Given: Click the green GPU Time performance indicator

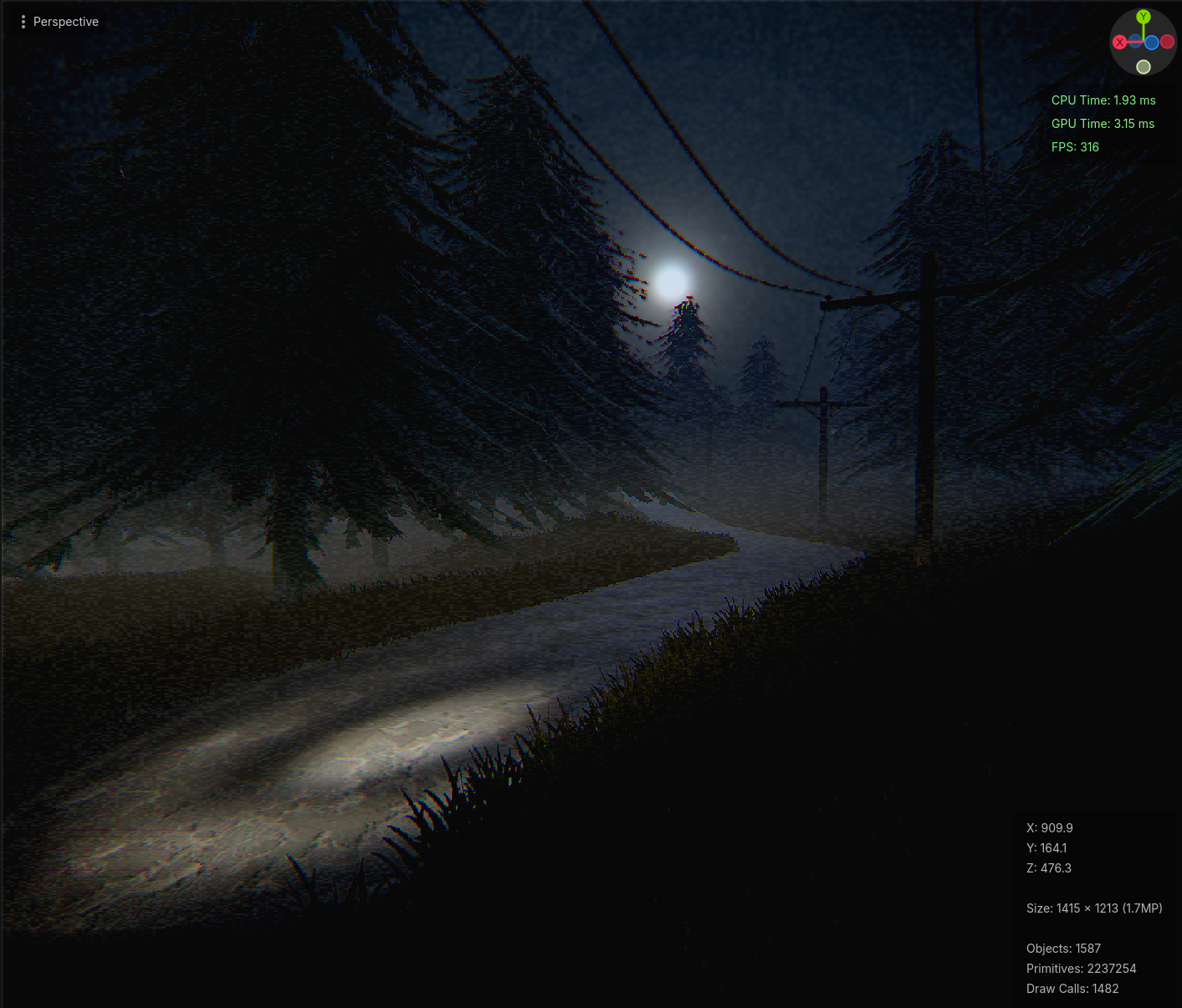Looking at the screenshot, I should (1103, 123).
